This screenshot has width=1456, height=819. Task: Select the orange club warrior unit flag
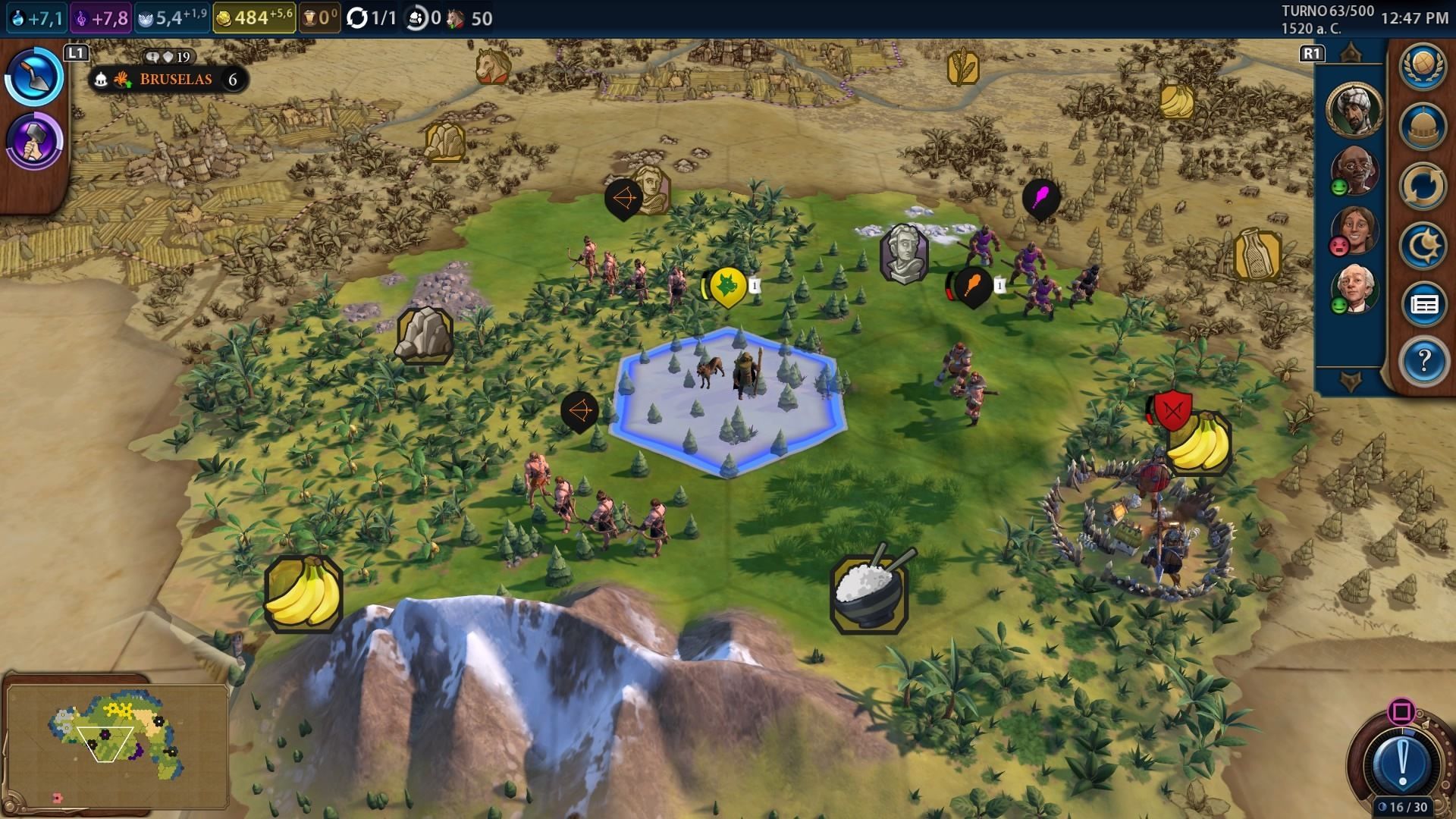click(x=973, y=287)
